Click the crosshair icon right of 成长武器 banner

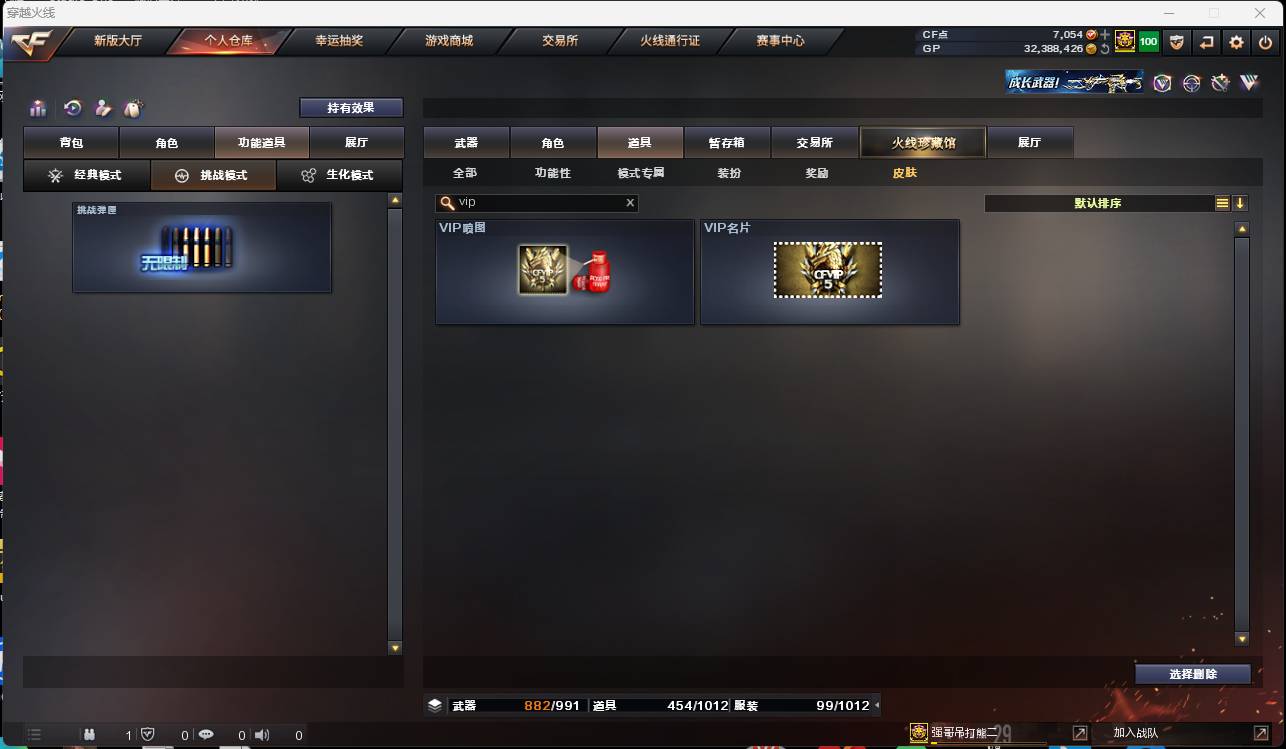1191,84
